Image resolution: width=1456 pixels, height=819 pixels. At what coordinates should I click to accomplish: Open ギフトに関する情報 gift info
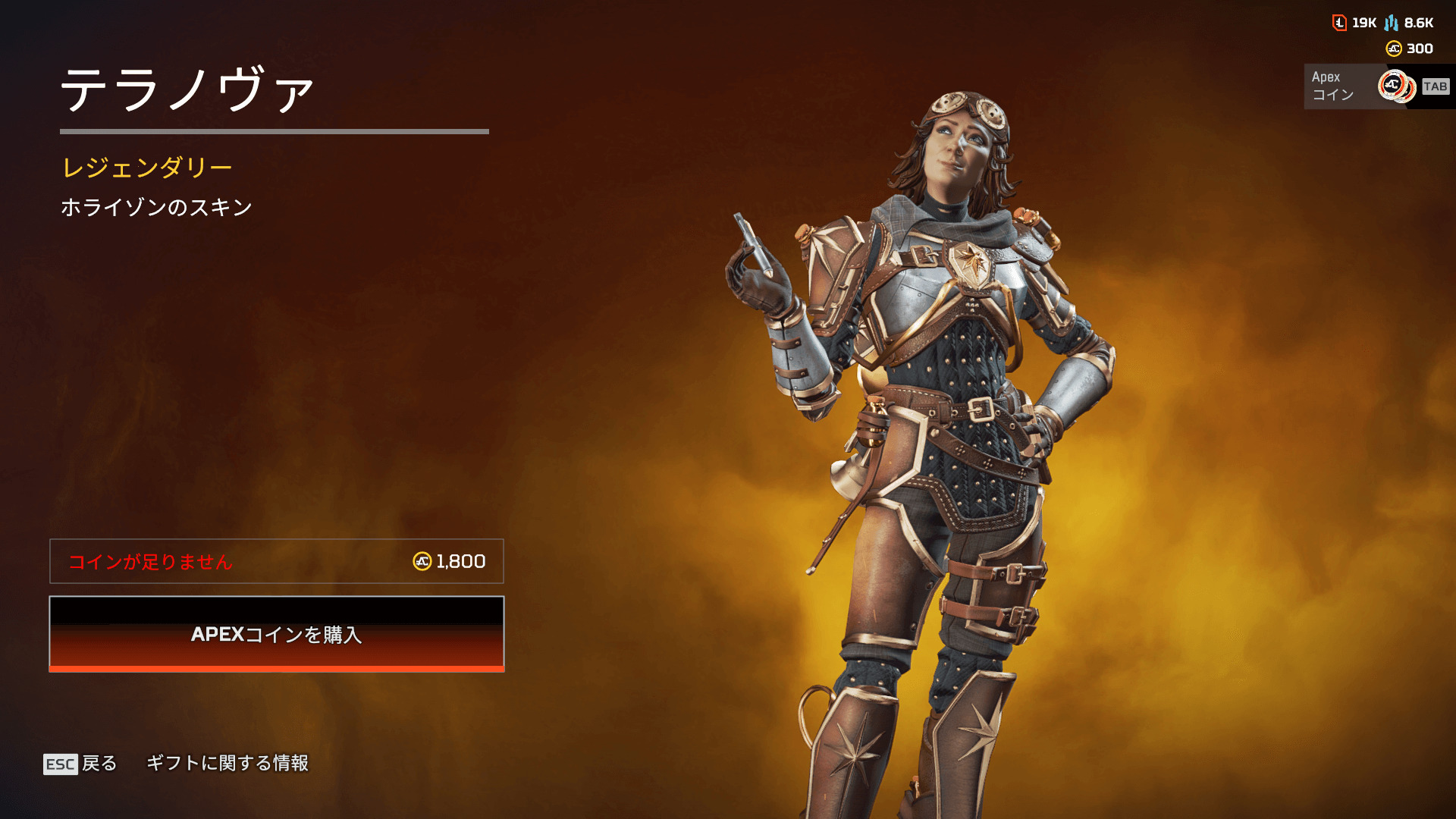[x=227, y=763]
